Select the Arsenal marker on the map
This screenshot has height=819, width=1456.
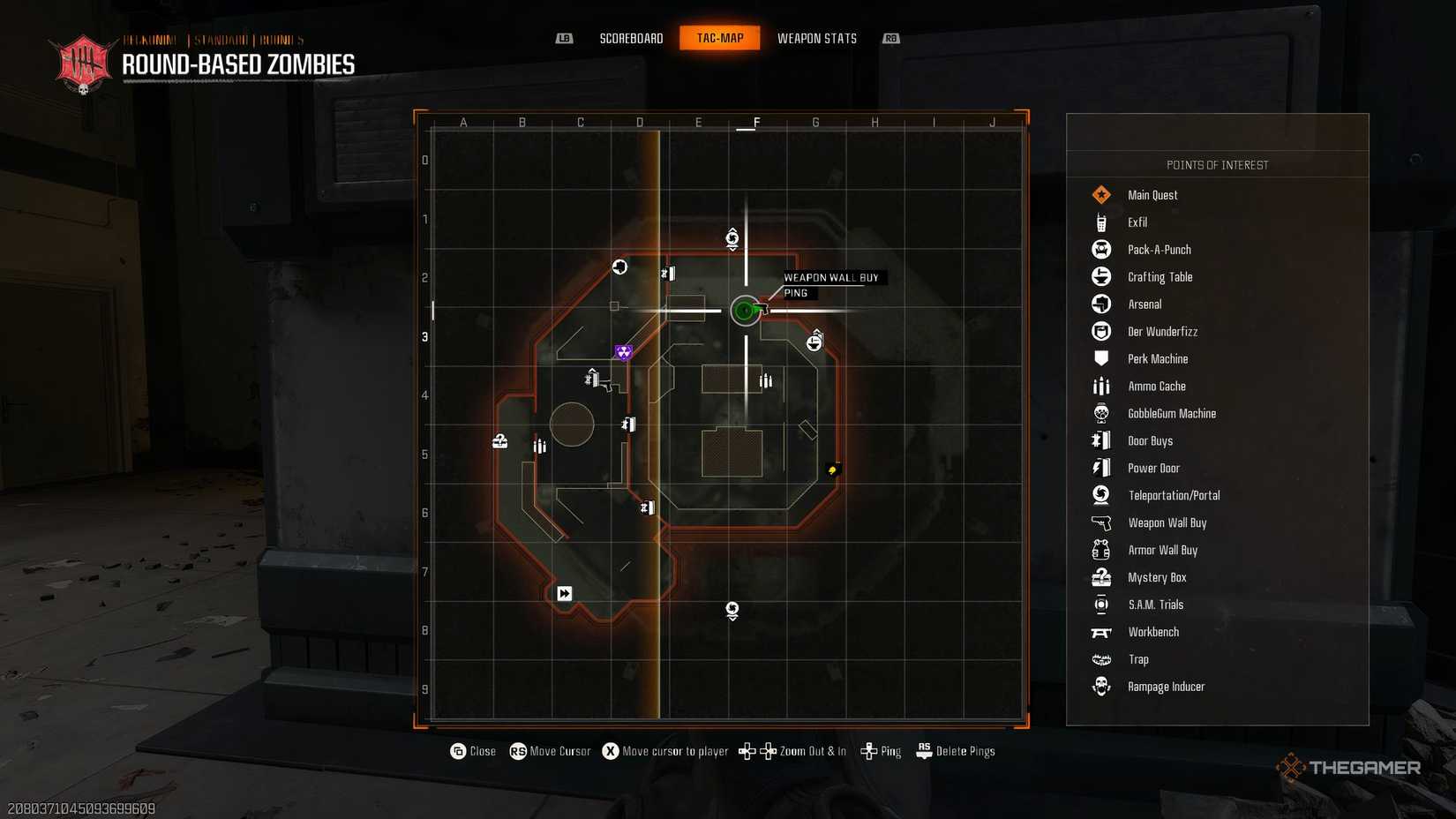(x=619, y=267)
